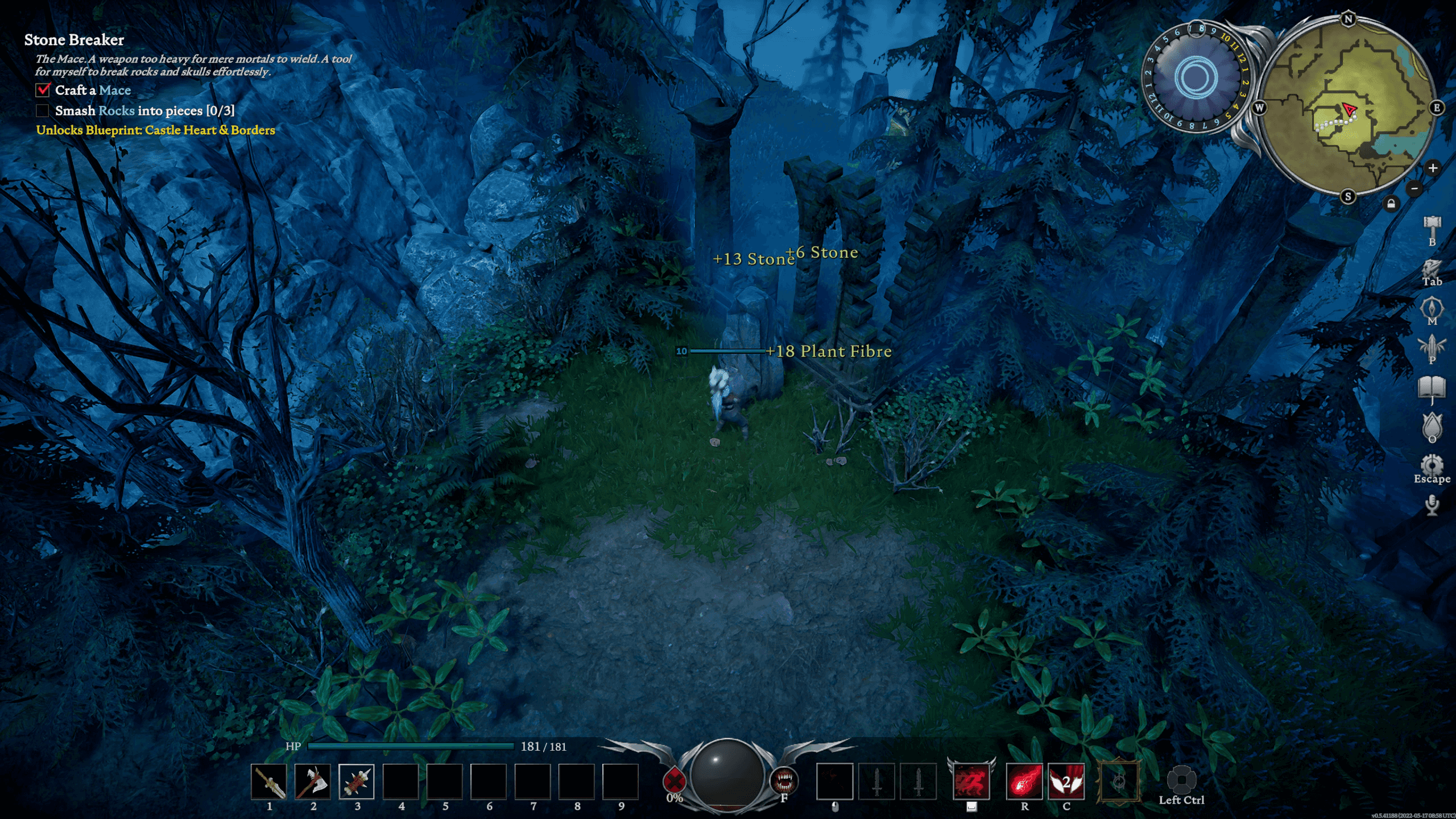Screen dimensions: 1456x819
Task: Open the build menu hammer icon
Action: coord(1432,226)
